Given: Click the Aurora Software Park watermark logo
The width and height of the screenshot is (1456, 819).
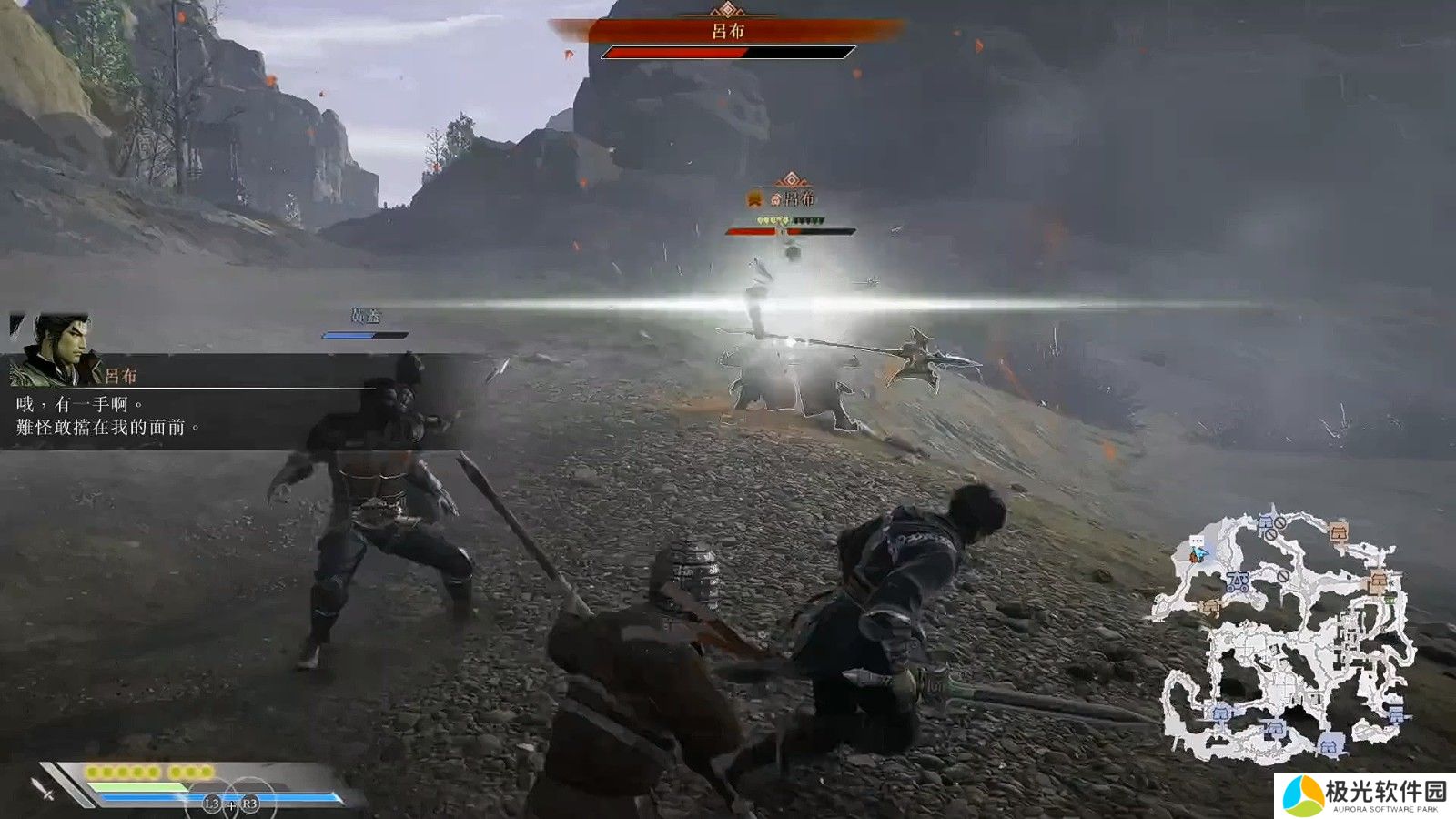Looking at the screenshot, I should click(1303, 795).
